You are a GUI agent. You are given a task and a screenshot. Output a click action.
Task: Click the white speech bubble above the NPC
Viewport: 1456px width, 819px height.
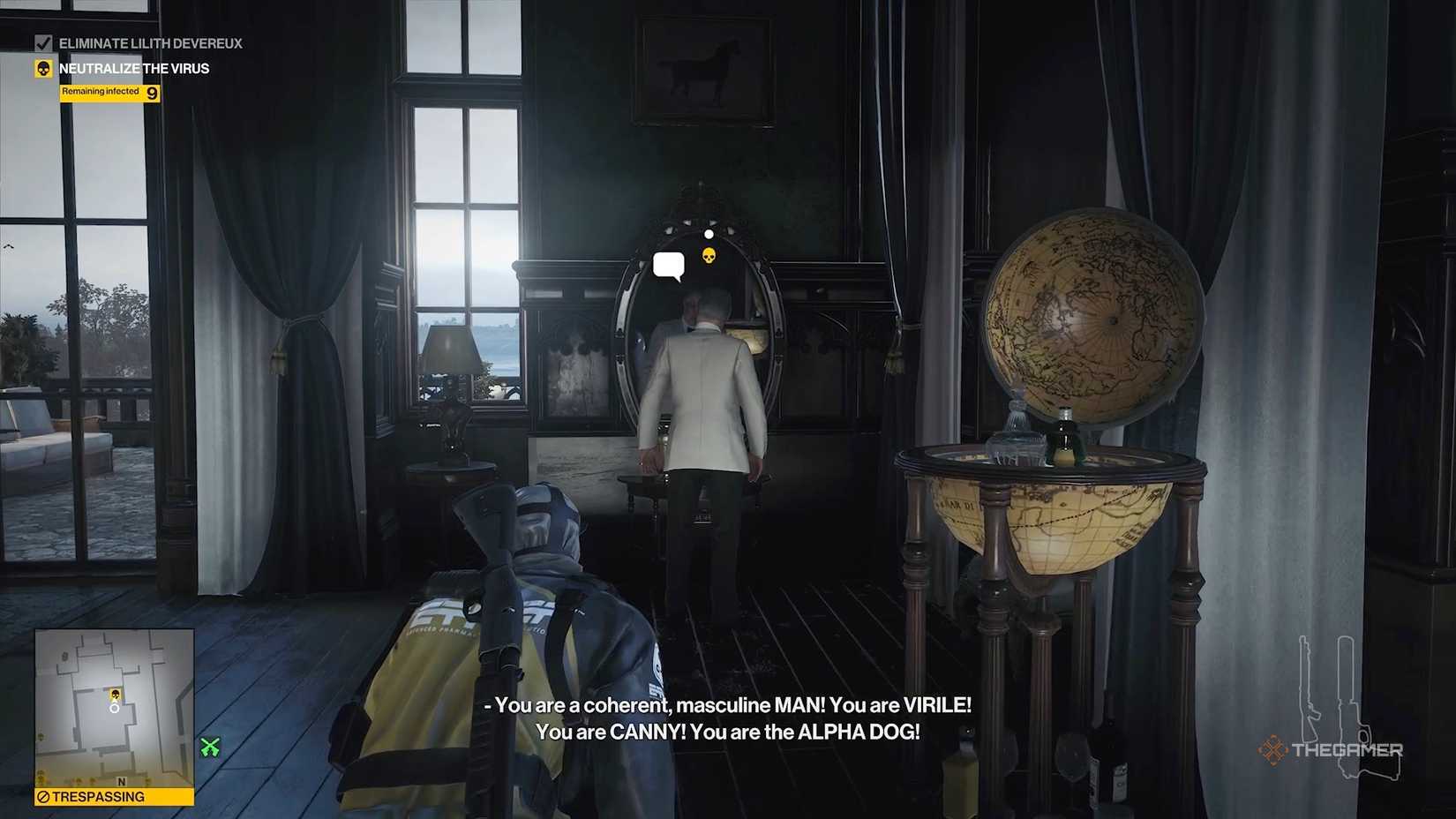(669, 265)
